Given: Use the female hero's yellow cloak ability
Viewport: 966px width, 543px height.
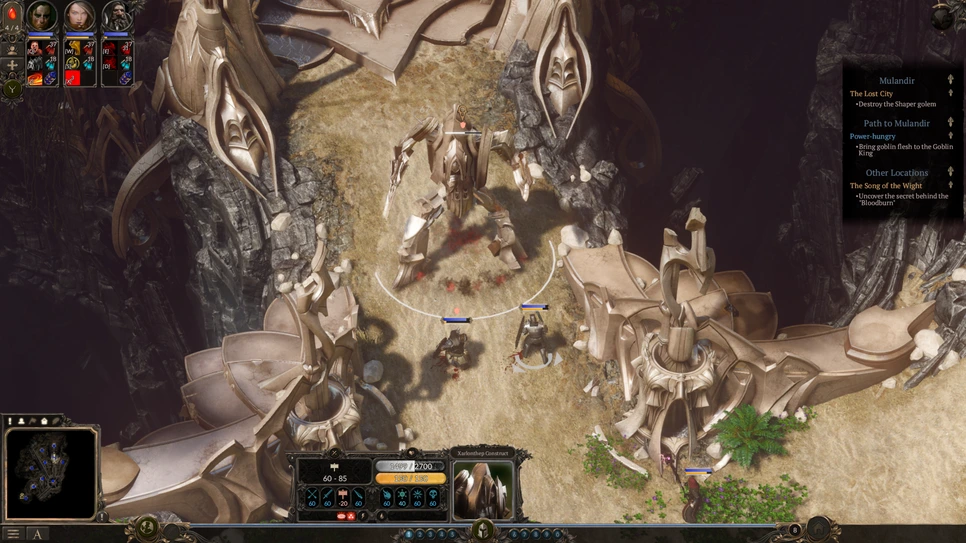Looking at the screenshot, I should [x=73, y=47].
